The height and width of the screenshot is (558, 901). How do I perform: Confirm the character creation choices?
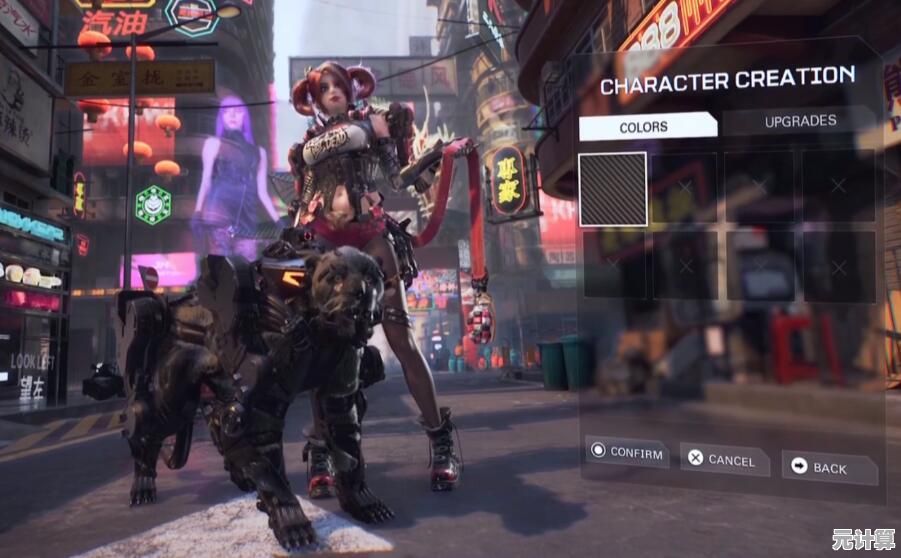tap(627, 453)
